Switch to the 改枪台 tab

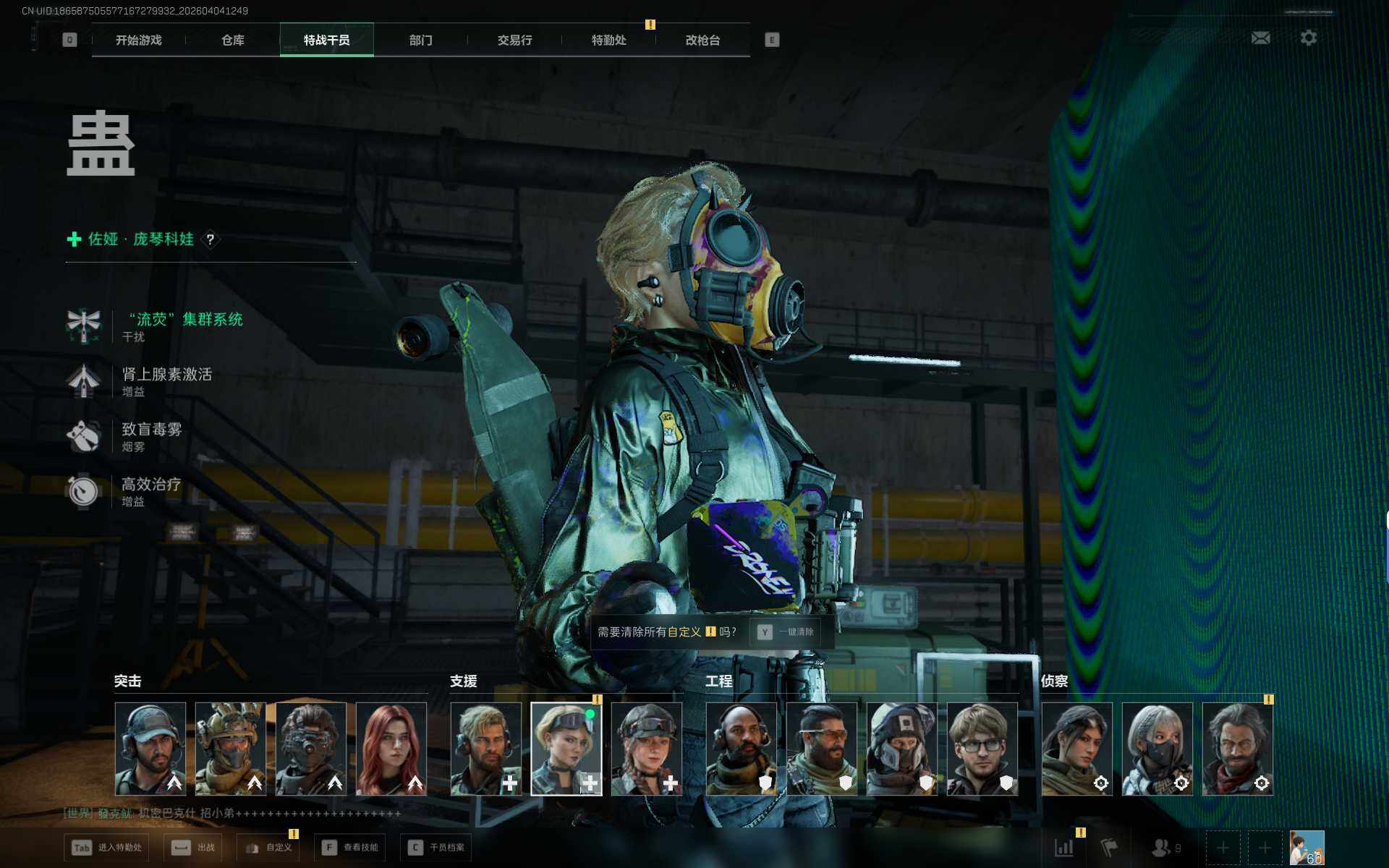[x=702, y=41]
